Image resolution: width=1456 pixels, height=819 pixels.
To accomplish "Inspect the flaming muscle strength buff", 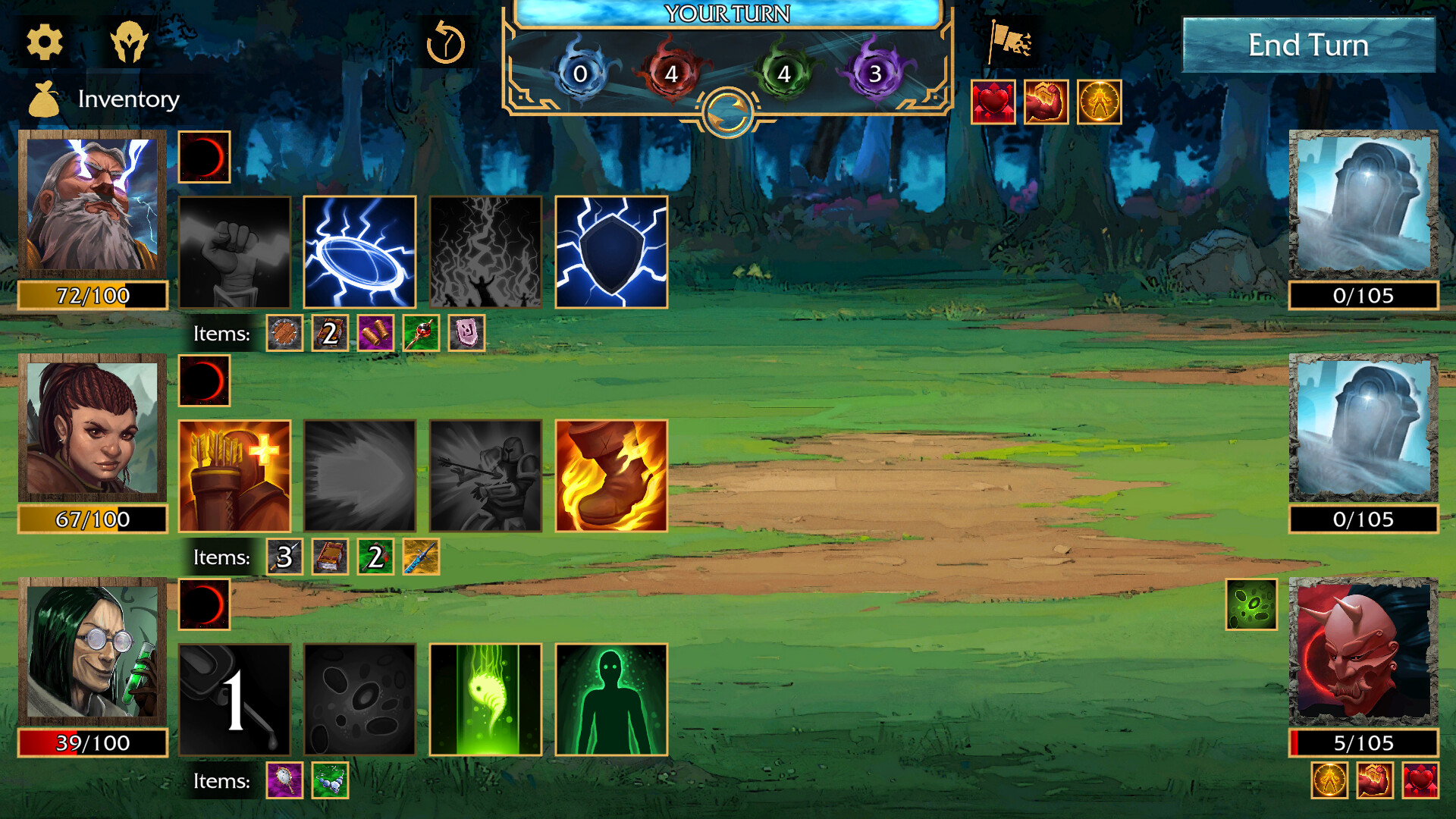I will click(1045, 102).
